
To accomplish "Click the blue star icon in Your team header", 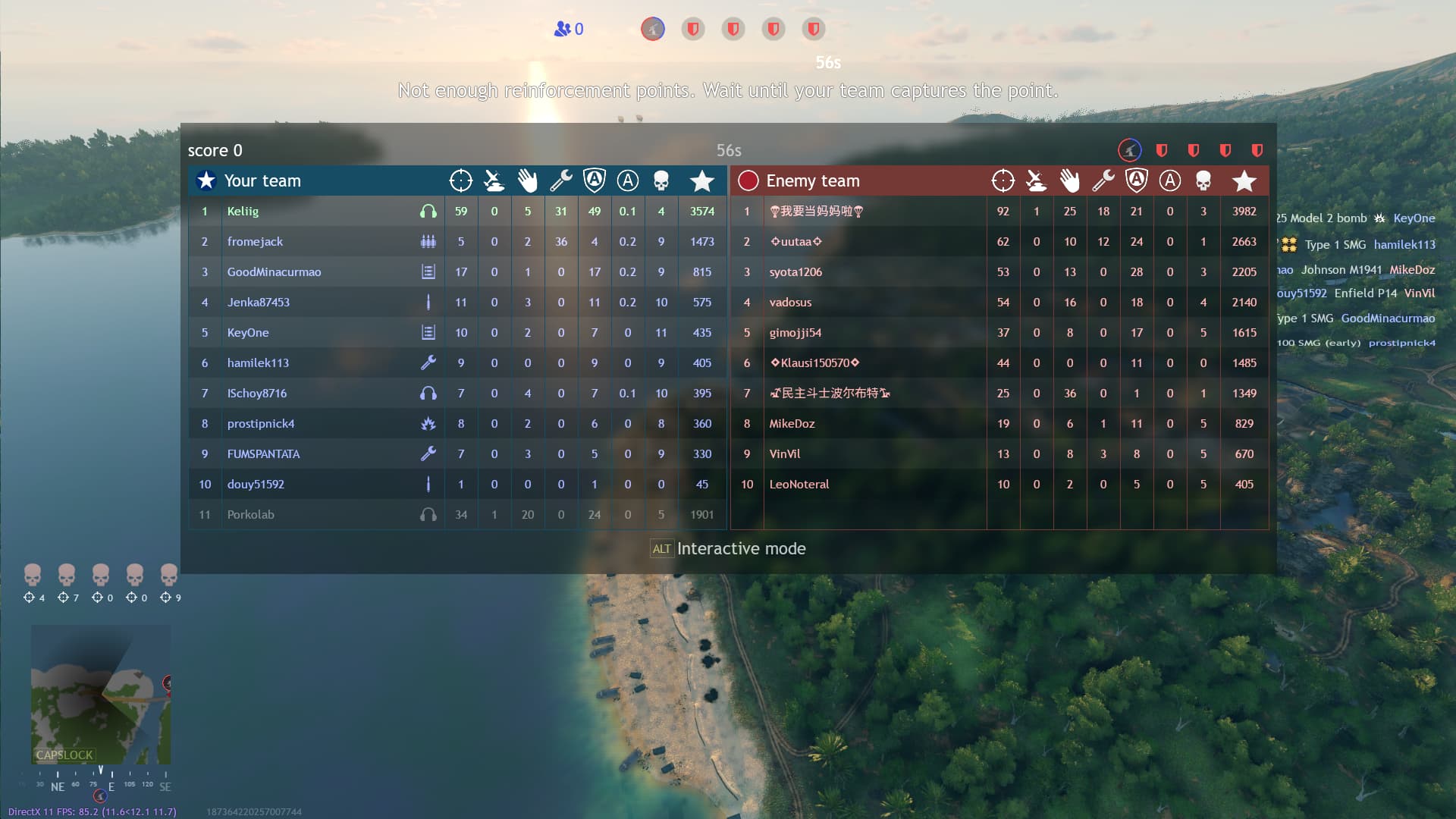I will pos(206,180).
